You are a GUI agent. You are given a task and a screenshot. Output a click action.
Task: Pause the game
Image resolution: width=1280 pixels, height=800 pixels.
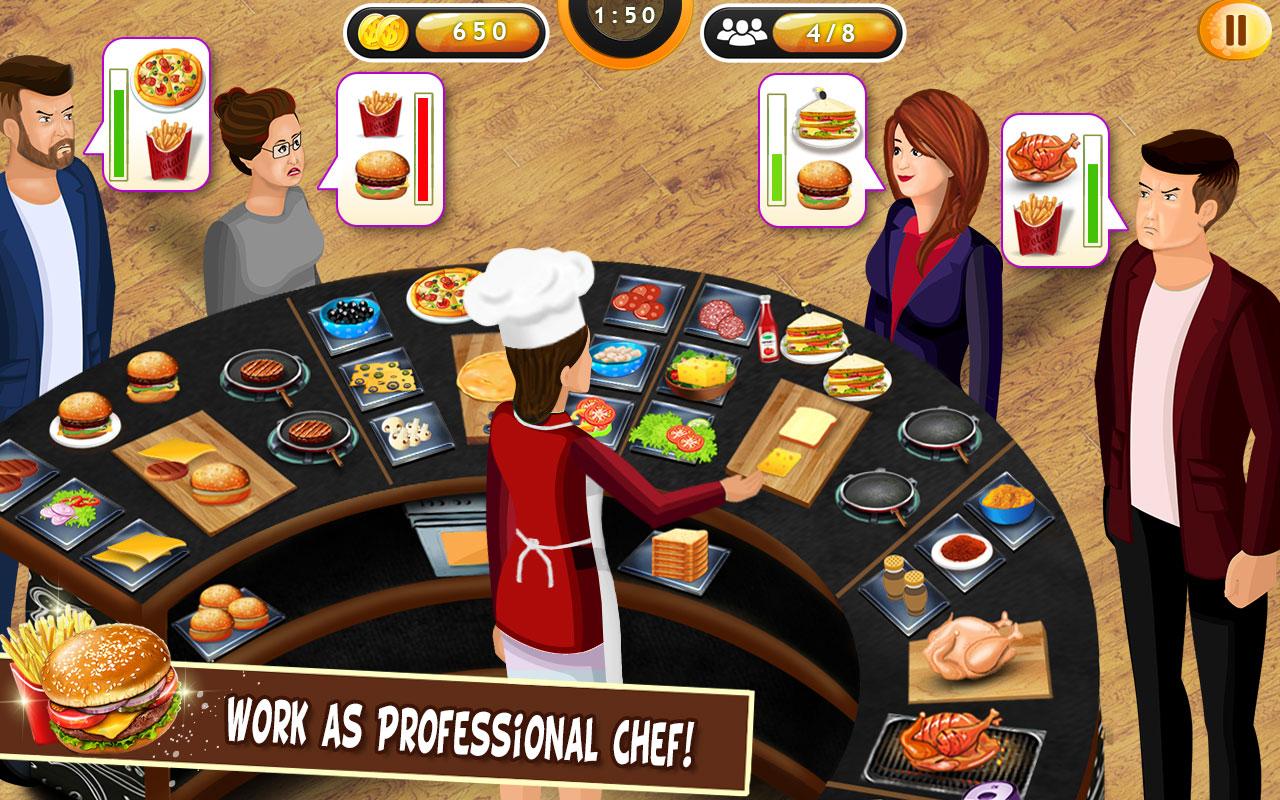(x=1234, y=31)
